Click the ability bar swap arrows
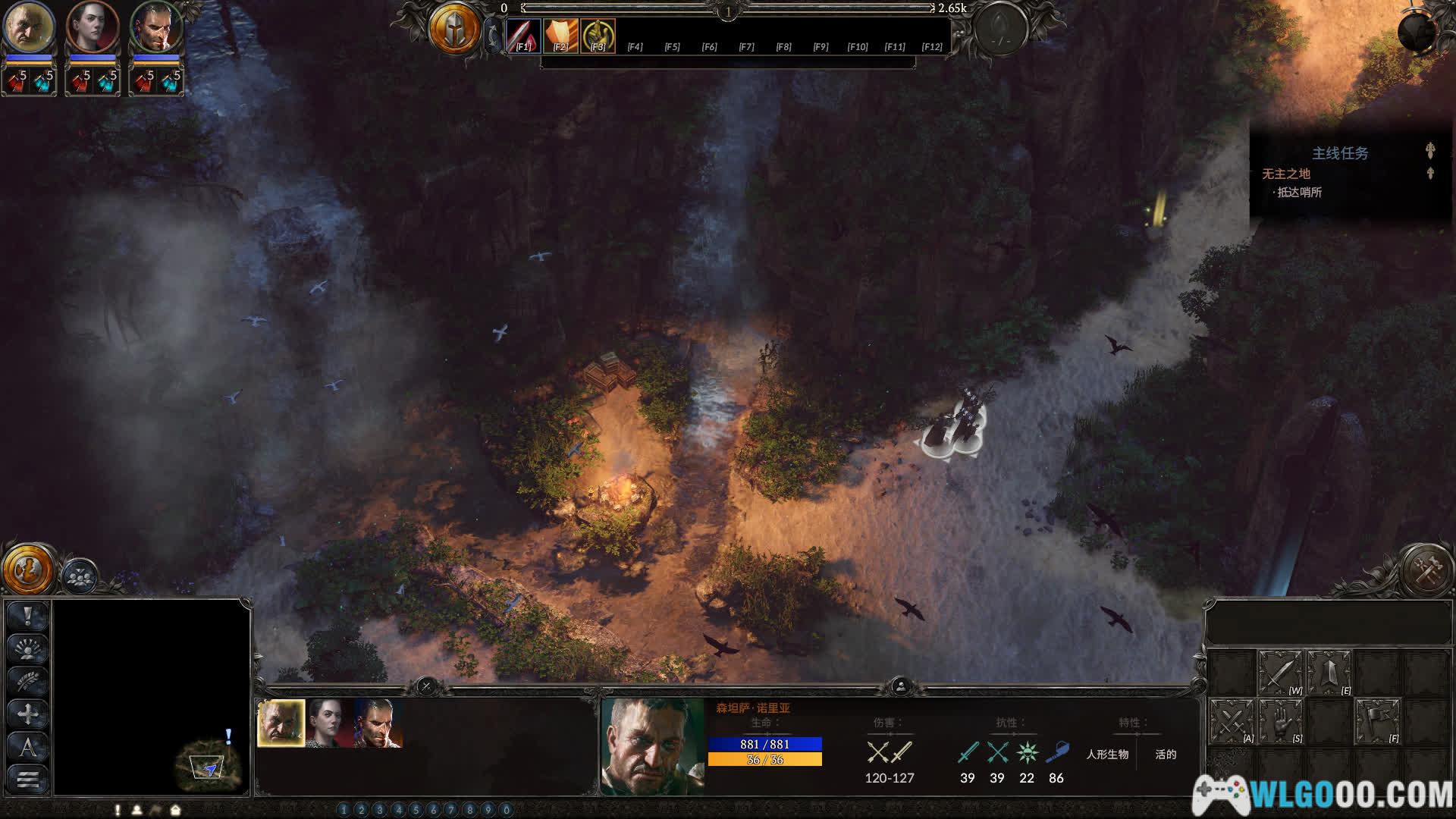The height and width of the screenshot is (819, 1456). pos(494,35)
